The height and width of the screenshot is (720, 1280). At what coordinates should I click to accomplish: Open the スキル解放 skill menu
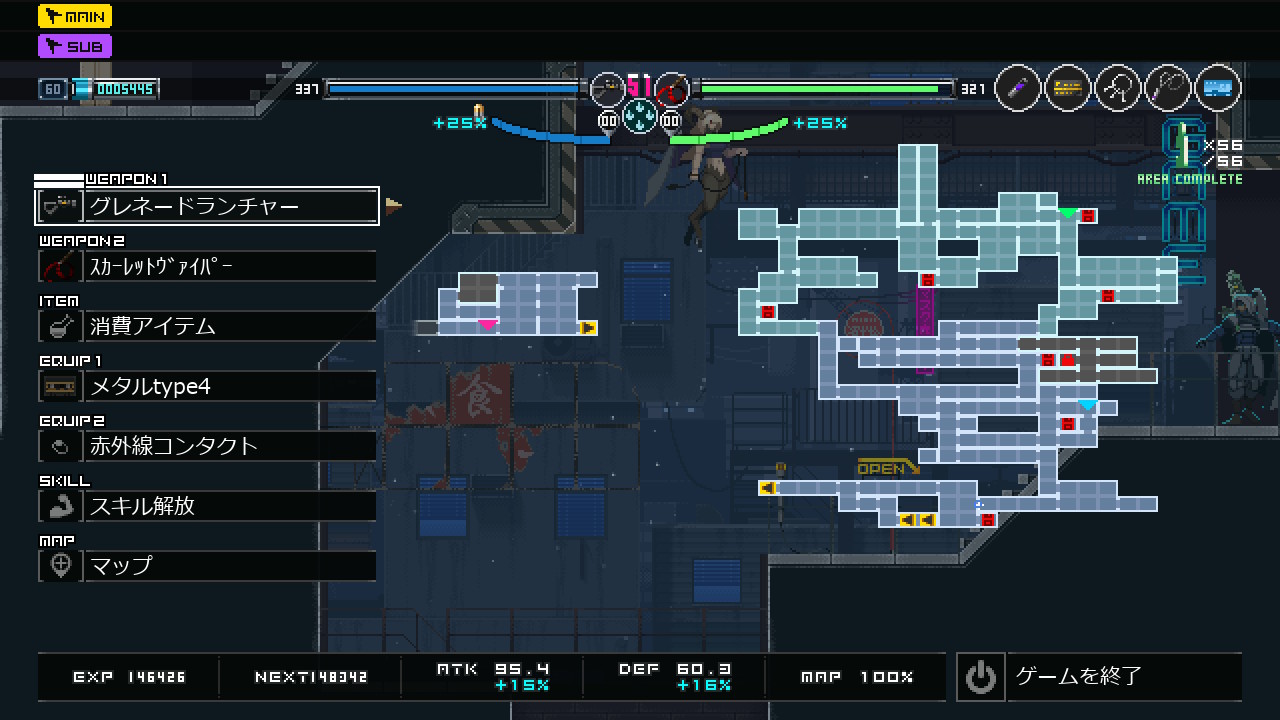coord(207,506)
